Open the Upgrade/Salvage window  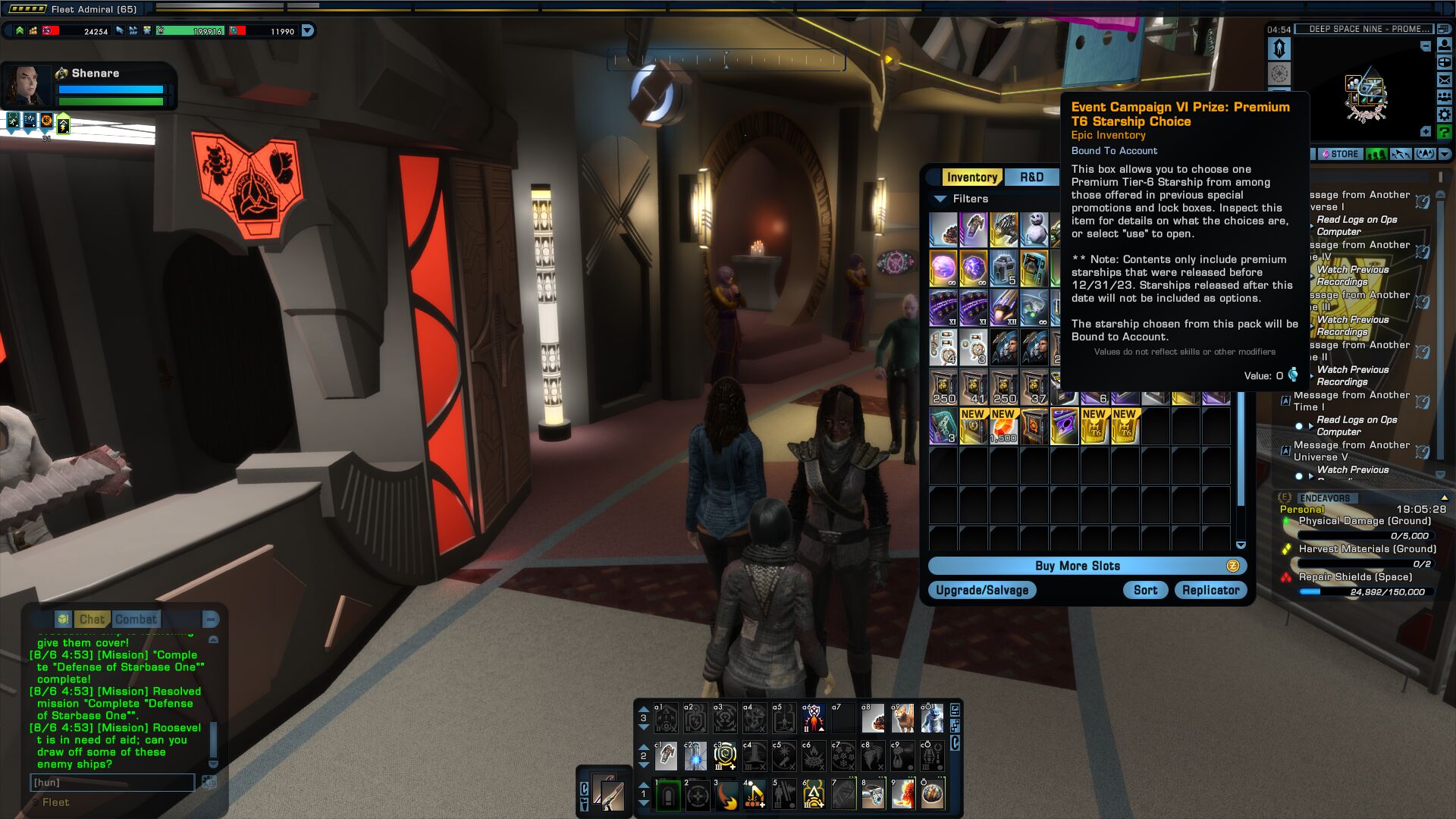point(982,590)
